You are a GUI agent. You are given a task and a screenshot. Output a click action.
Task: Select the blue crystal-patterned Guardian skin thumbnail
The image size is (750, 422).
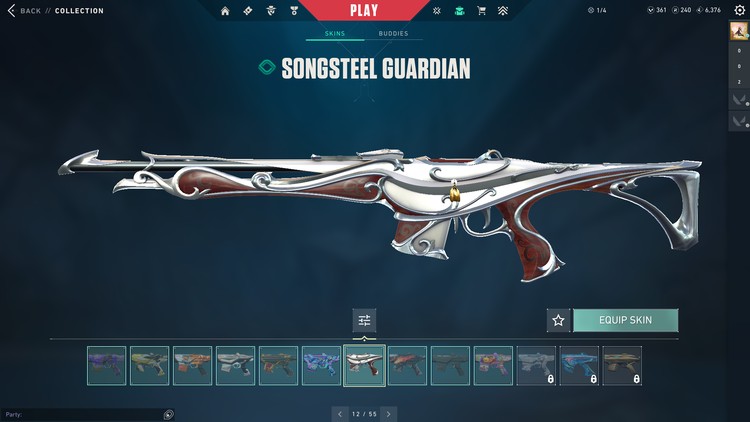321,366
